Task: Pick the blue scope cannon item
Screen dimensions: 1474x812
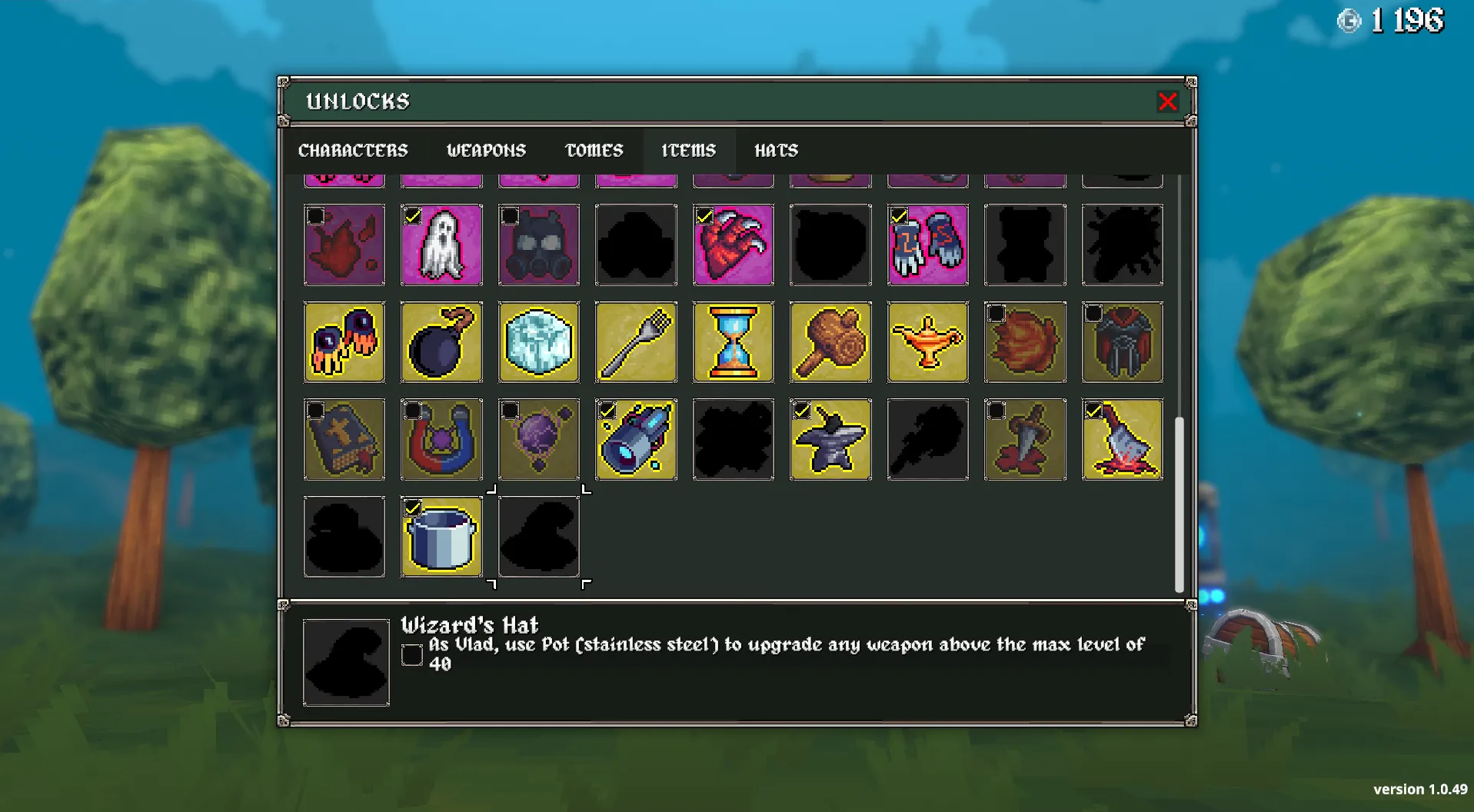Action: click(636, 440)
